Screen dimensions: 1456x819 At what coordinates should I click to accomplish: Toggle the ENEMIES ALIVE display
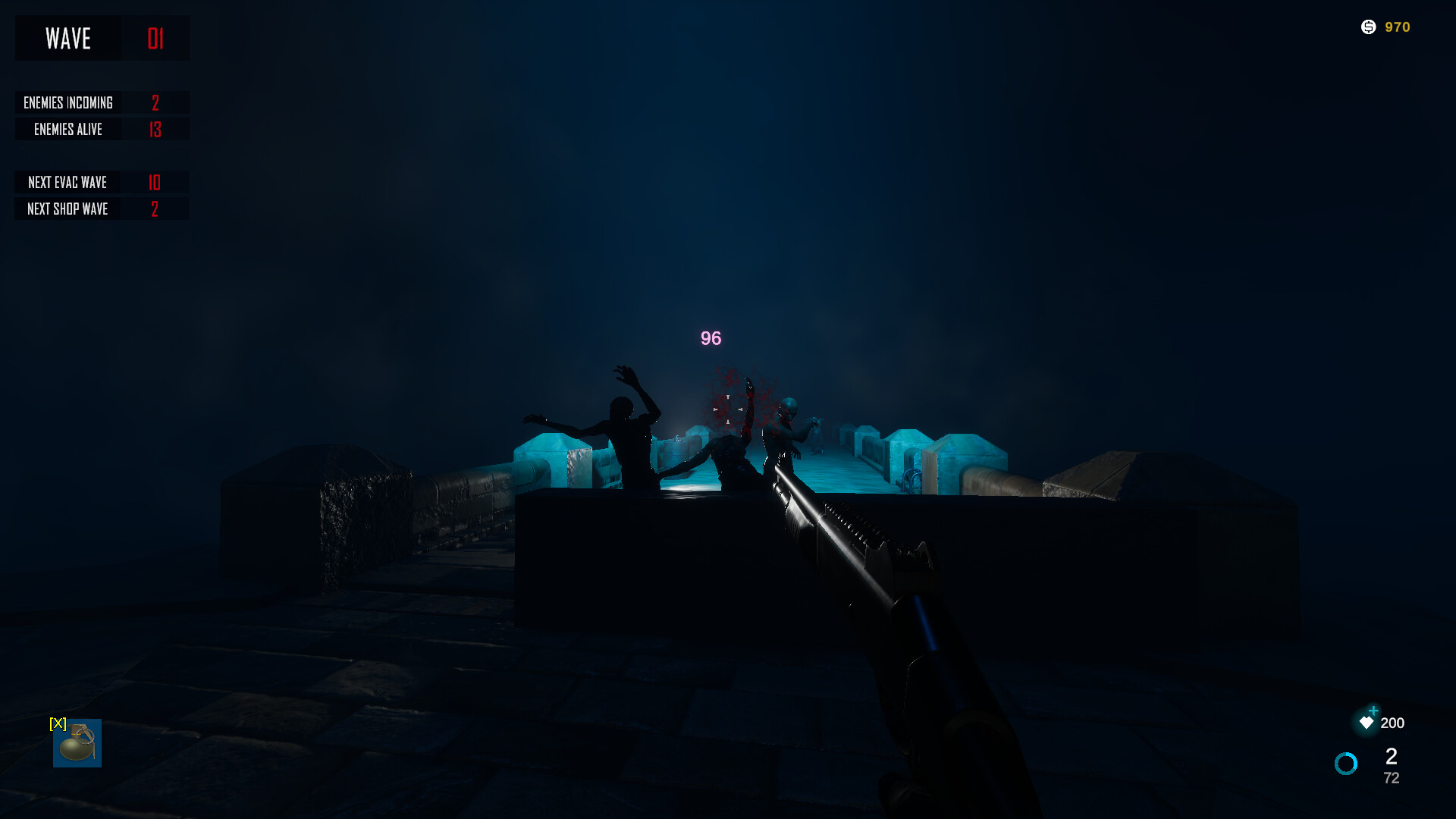click(102, 129)
